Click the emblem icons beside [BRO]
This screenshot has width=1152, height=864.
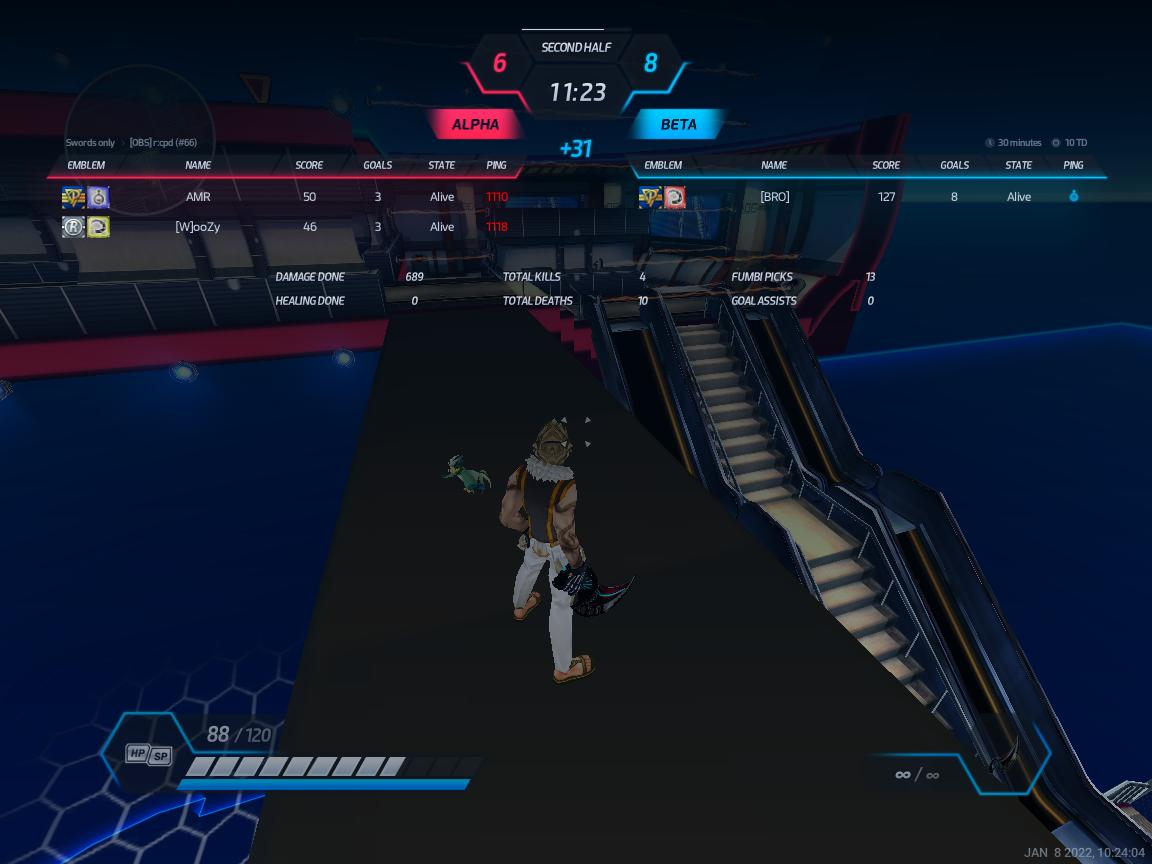[x=662, y=197]
